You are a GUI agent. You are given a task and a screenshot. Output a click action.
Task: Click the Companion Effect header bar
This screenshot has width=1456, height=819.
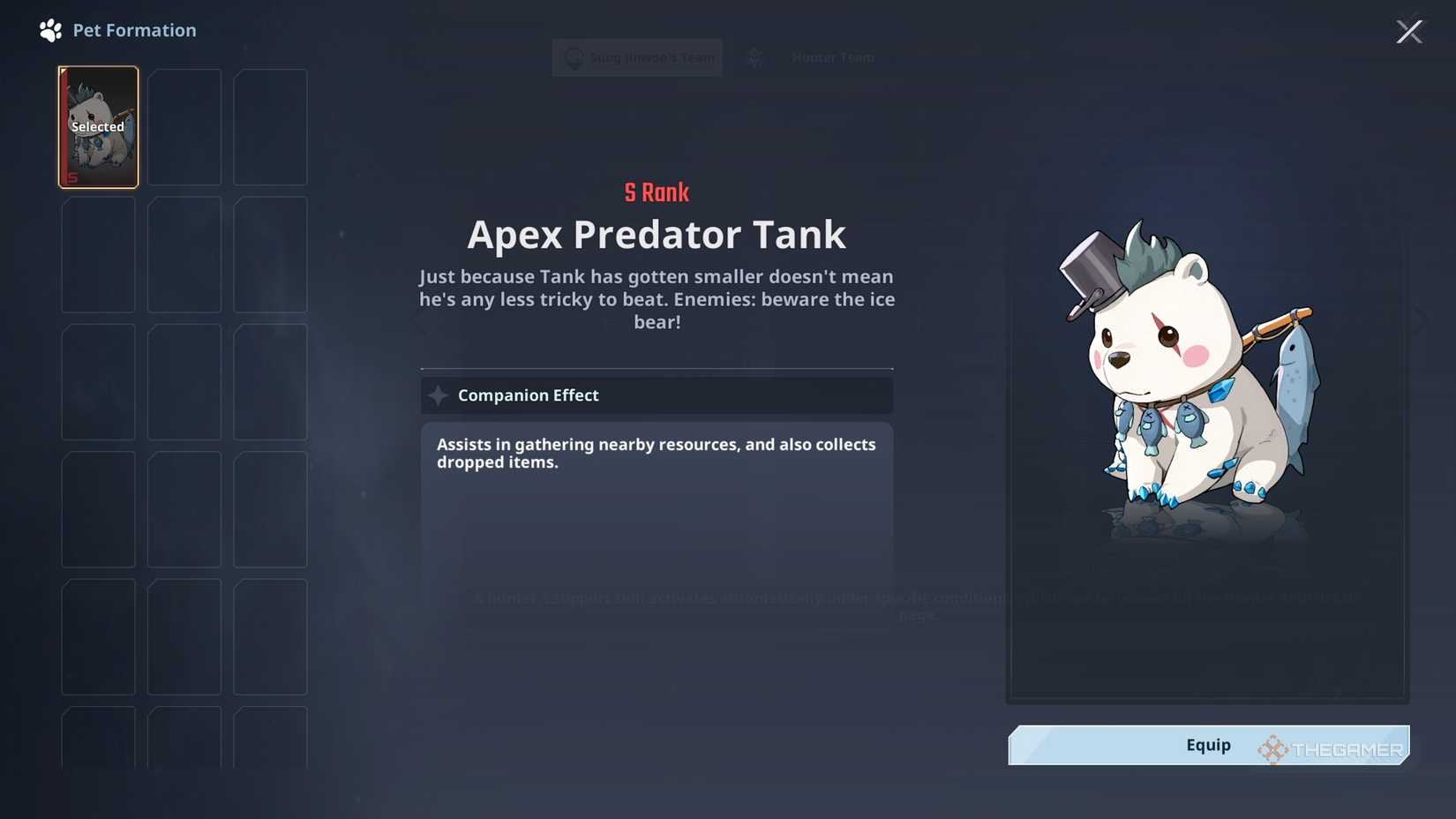click(657, 394)
